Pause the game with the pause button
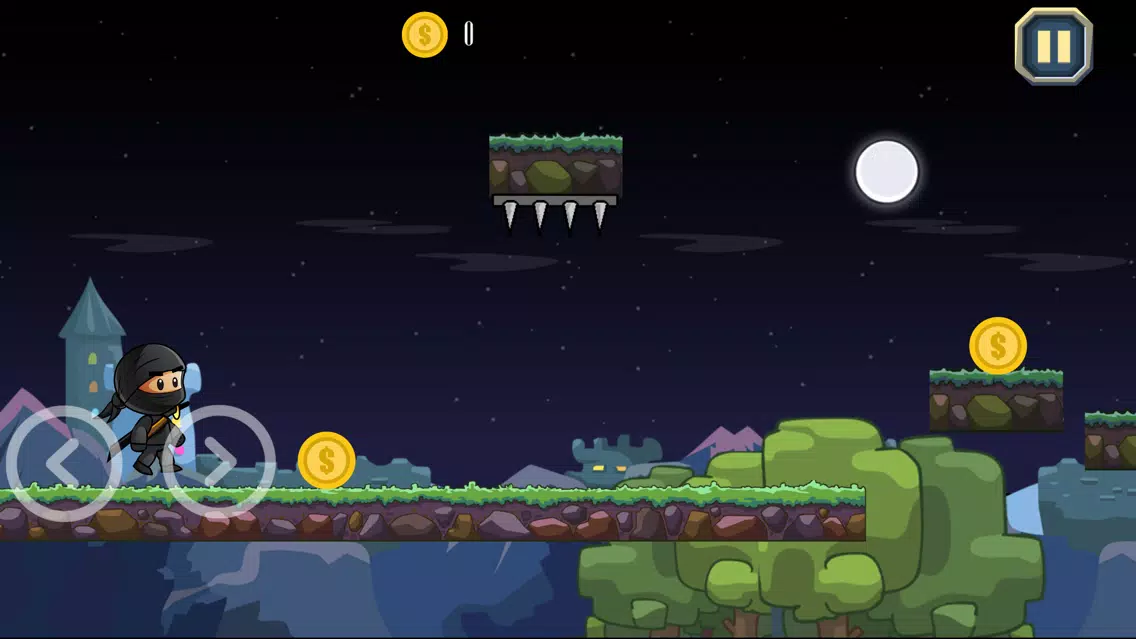Viewport: 1136px width, 639px height. pos(1053,45)
